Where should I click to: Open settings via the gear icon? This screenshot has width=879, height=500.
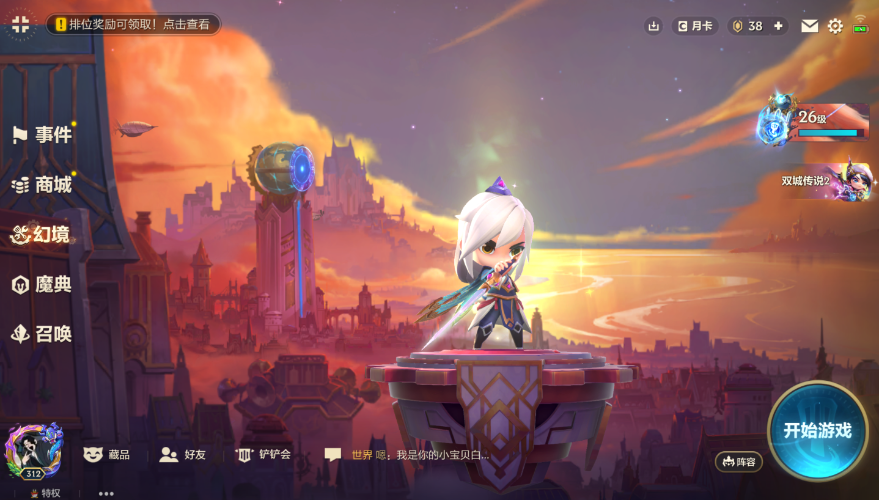[835, 26]
